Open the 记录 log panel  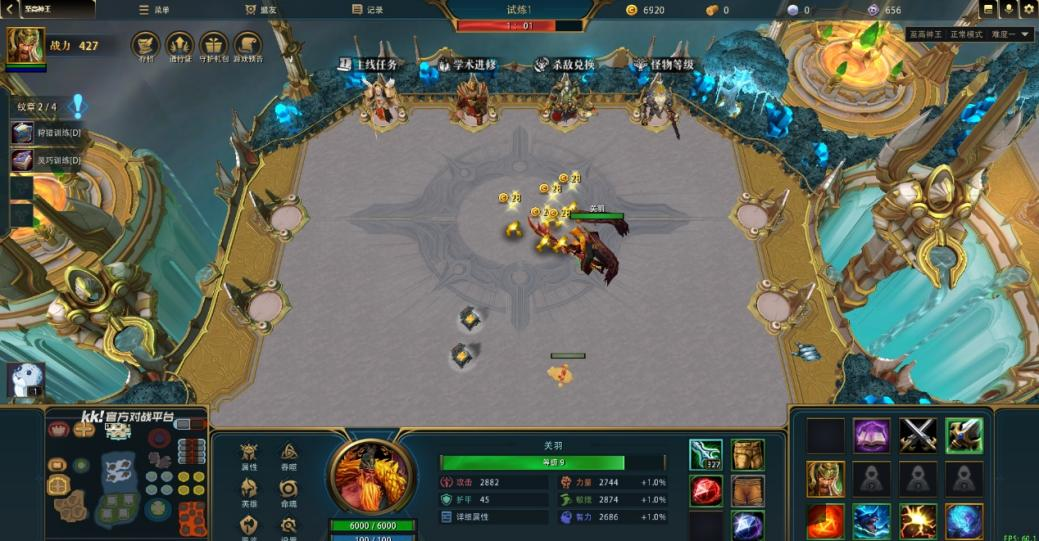point(368,10)
